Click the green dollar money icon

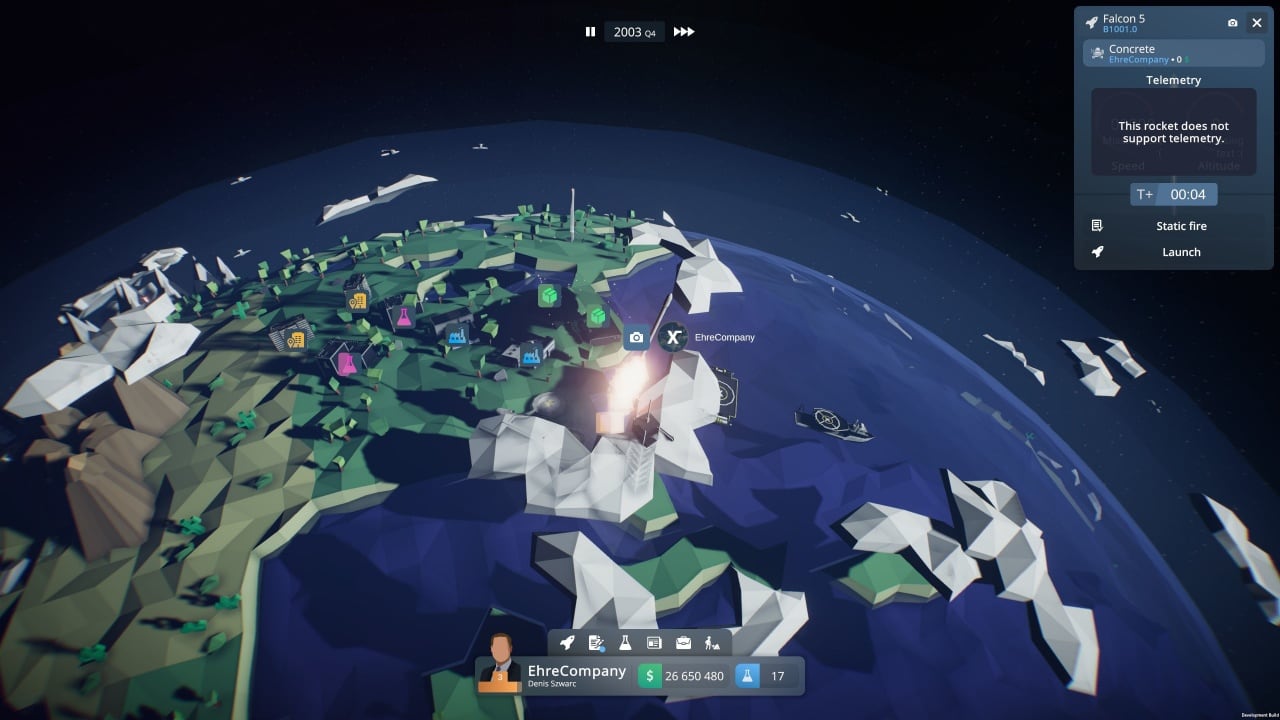pyautogui.click(x=650, y=676)
